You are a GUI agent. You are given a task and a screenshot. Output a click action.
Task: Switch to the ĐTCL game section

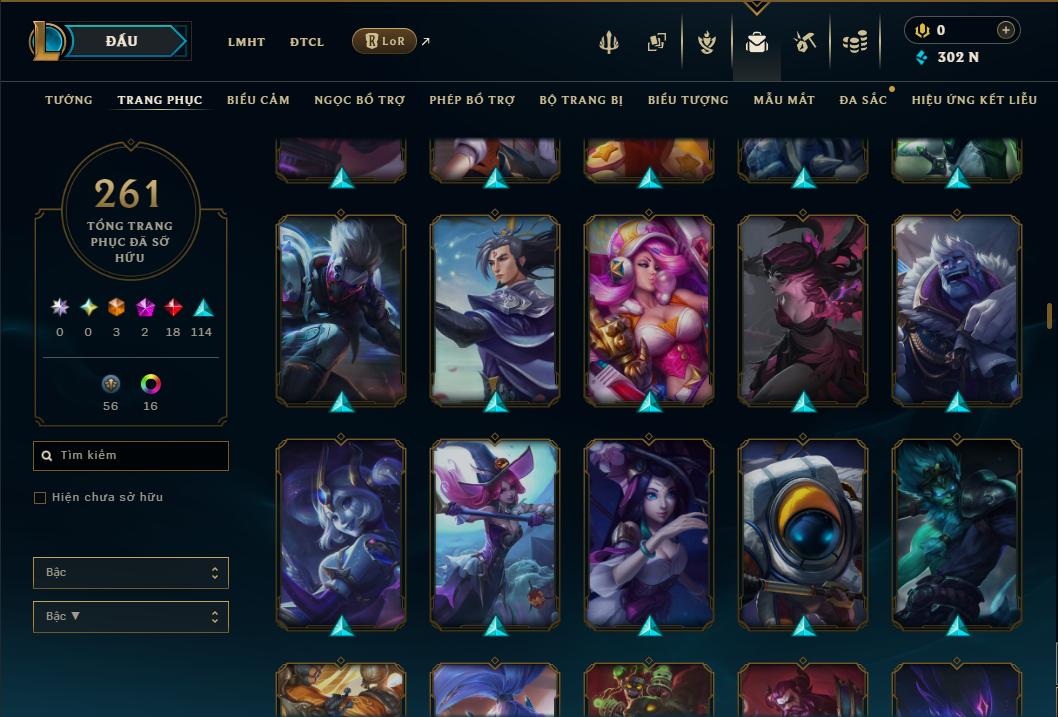[x=307, y=42]
